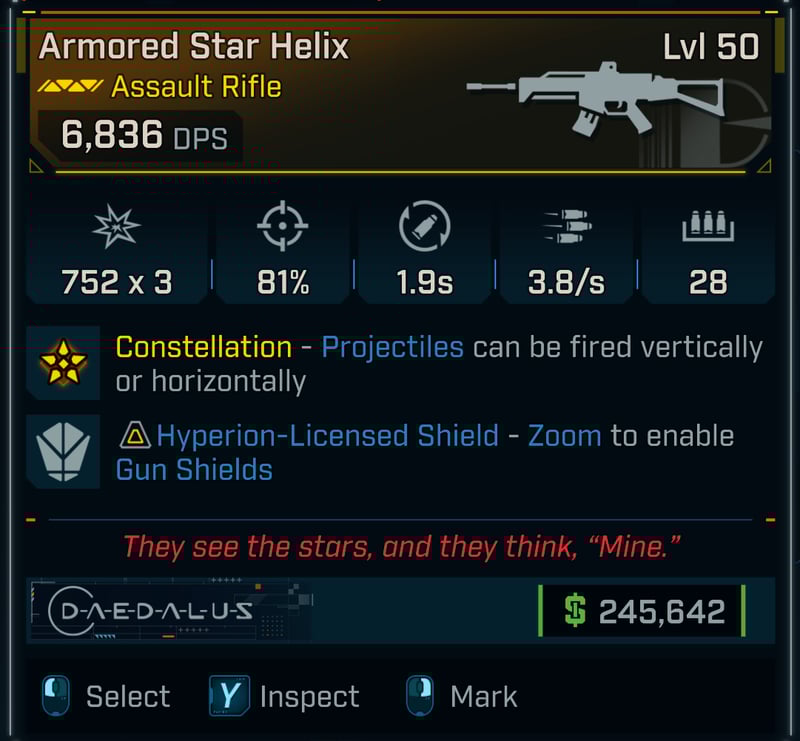This screenshot has height=741, width=800.
Task: Click the Hyperion-Licensed Shield perk icon
Action: (x=63, y=451)
